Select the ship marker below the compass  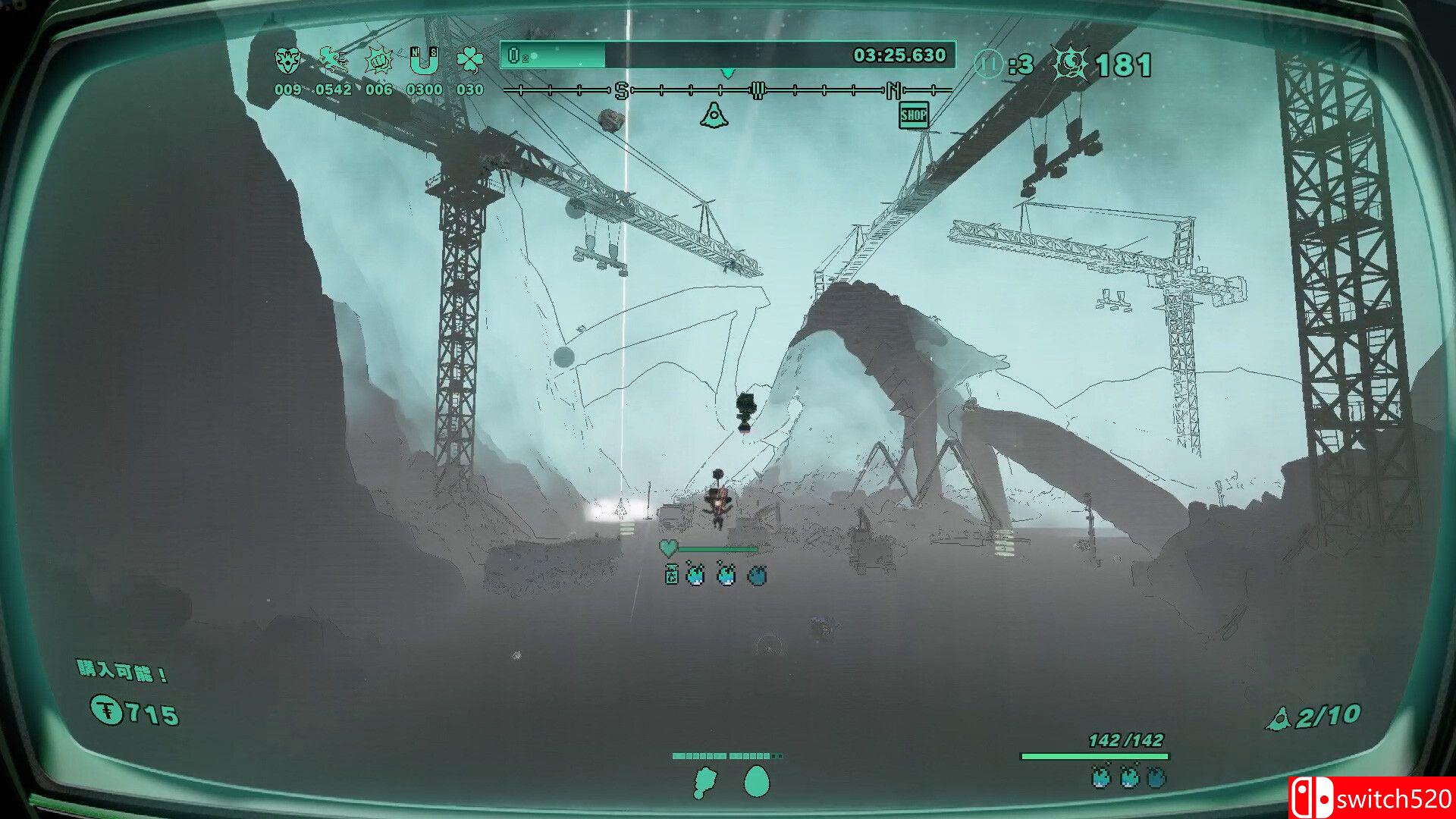click(x=714, y=115)
